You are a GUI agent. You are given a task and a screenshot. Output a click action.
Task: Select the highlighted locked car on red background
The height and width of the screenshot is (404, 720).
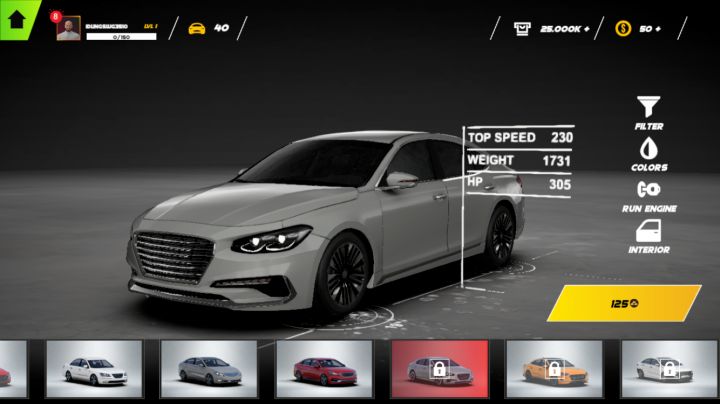coord(439,370)
